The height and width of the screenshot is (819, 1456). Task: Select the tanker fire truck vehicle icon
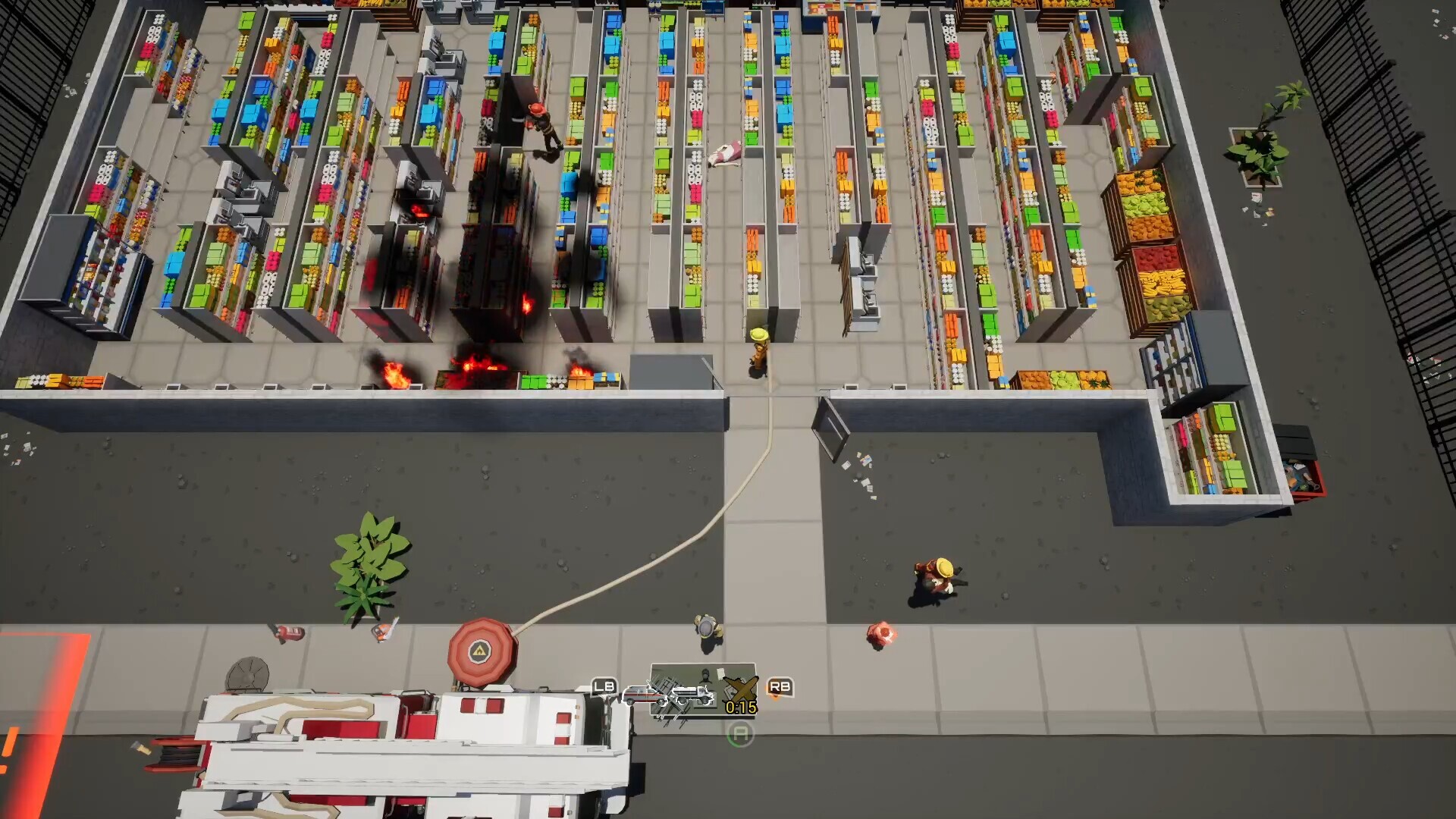pos(692,694)
